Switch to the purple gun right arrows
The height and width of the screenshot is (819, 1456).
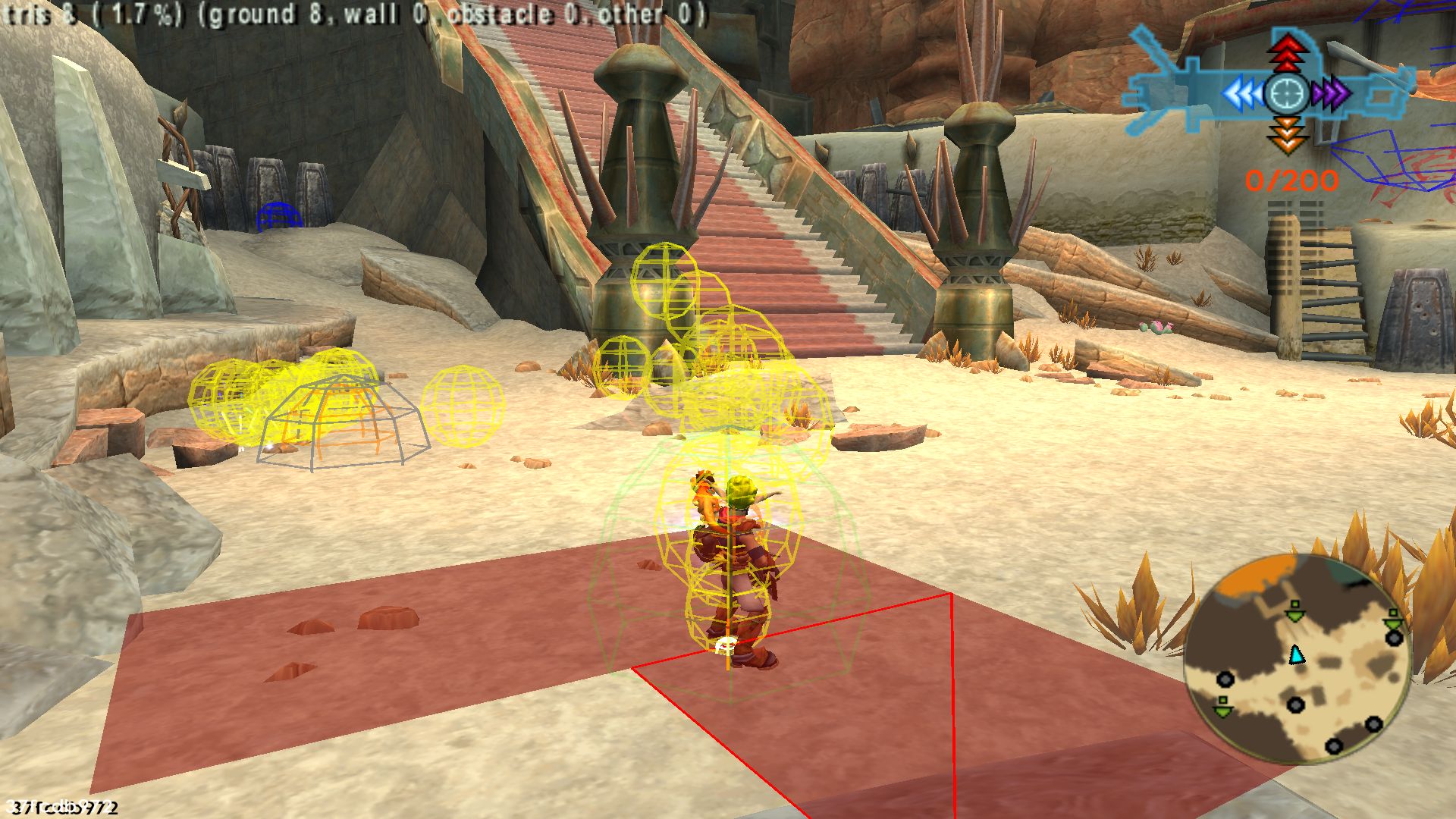1332,94
